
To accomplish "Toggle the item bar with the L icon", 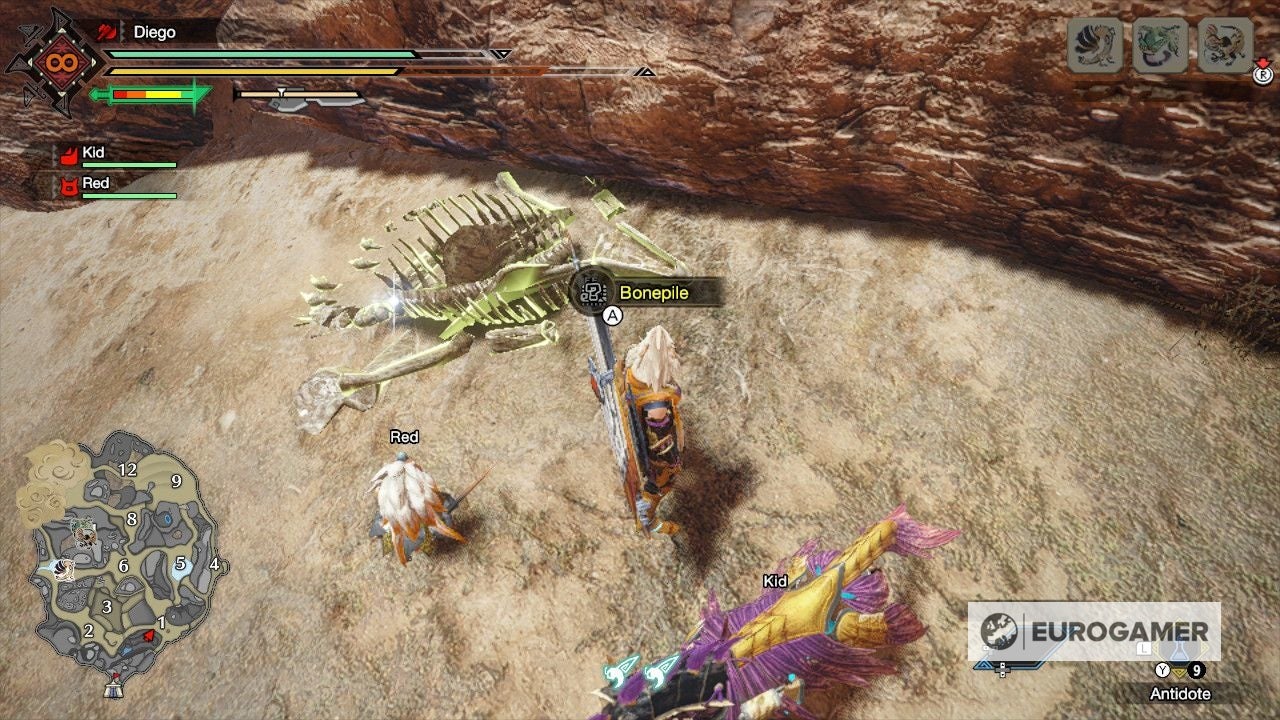I will pos(1143,650).
